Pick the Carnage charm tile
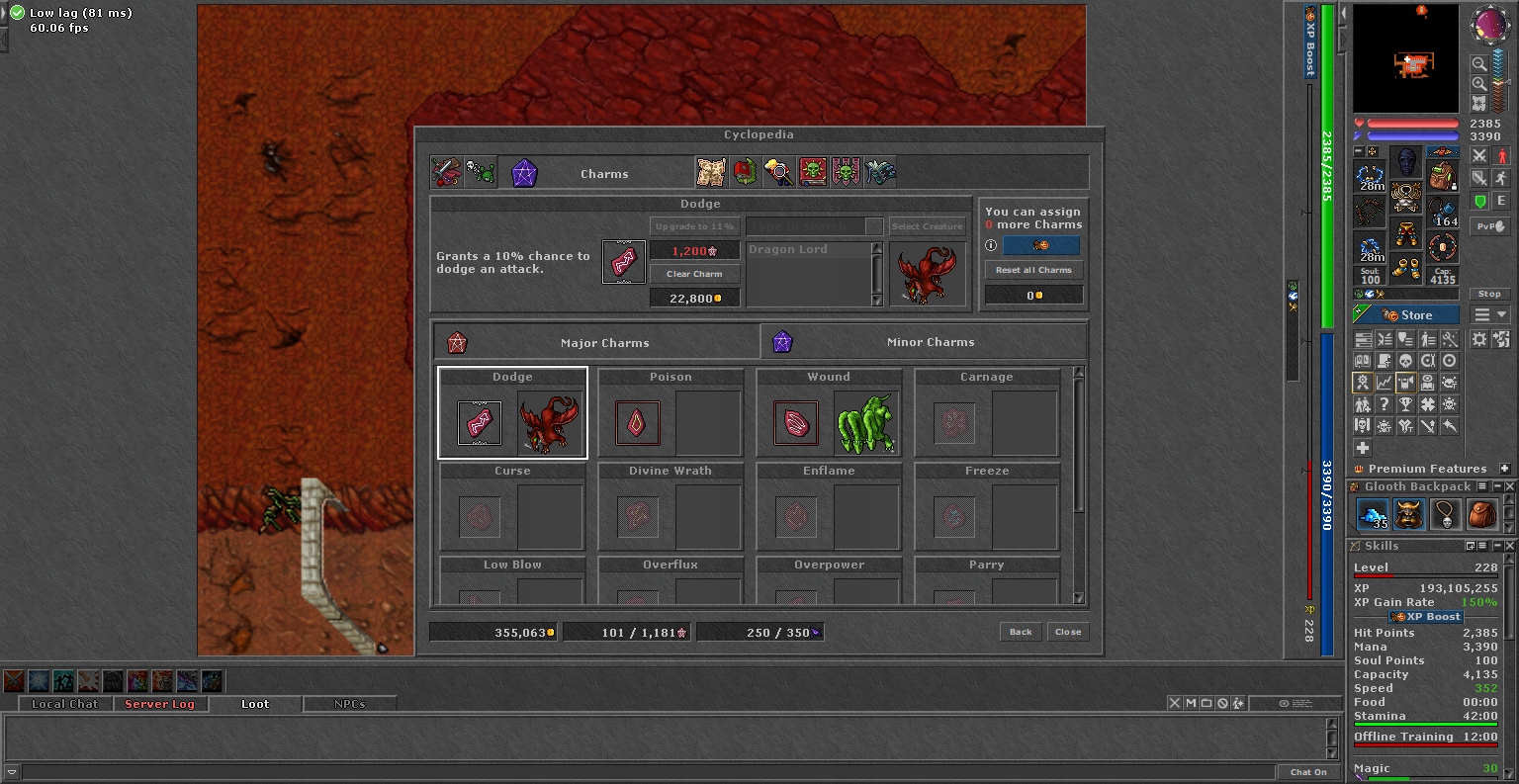This screenshot has height=784, width=1519. tap(987, 413)
